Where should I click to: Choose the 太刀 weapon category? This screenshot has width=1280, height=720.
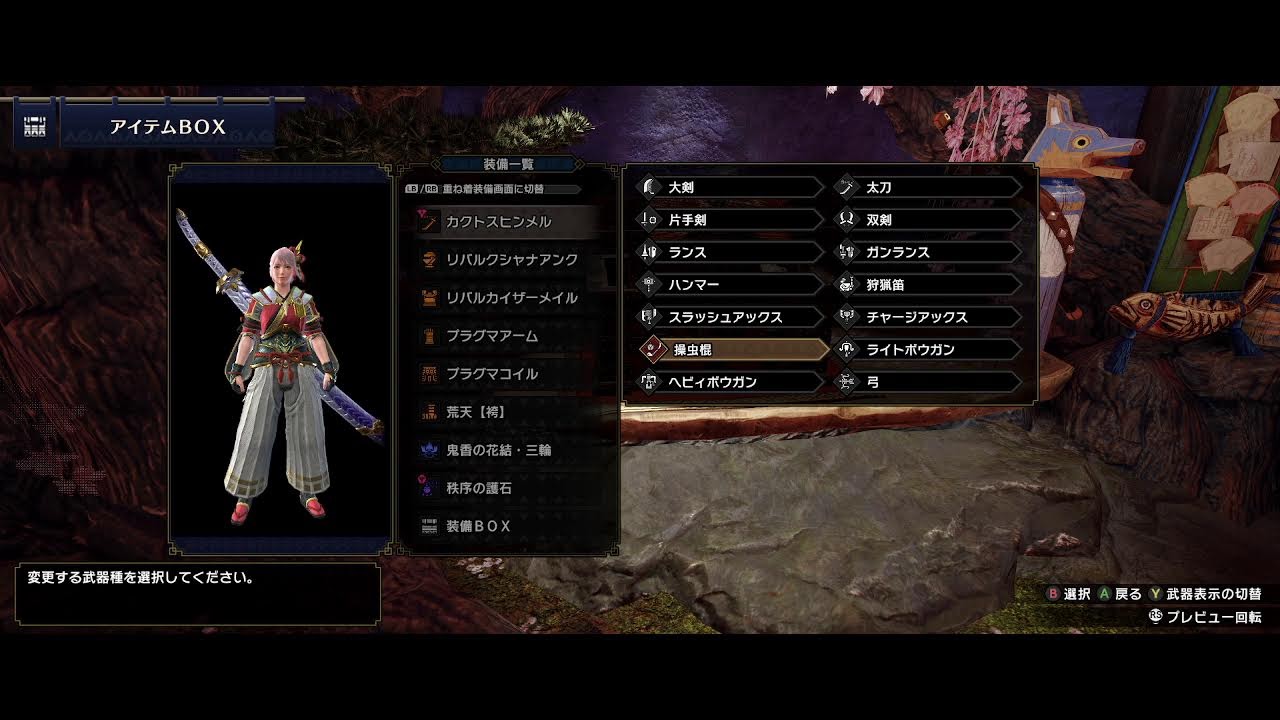[x=928, y=187]
